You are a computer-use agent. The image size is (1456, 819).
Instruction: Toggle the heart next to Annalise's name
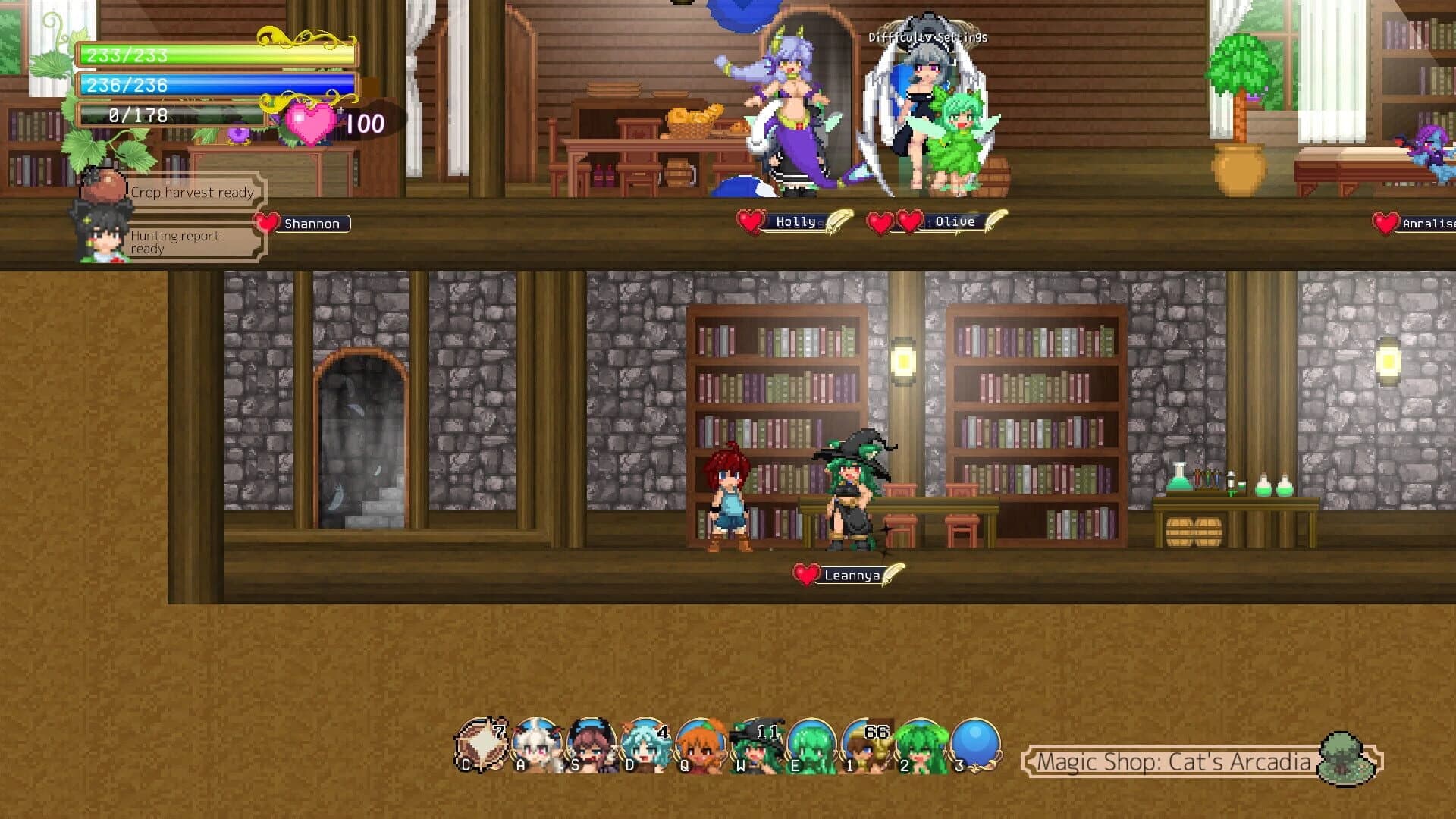pos(1386,224)
